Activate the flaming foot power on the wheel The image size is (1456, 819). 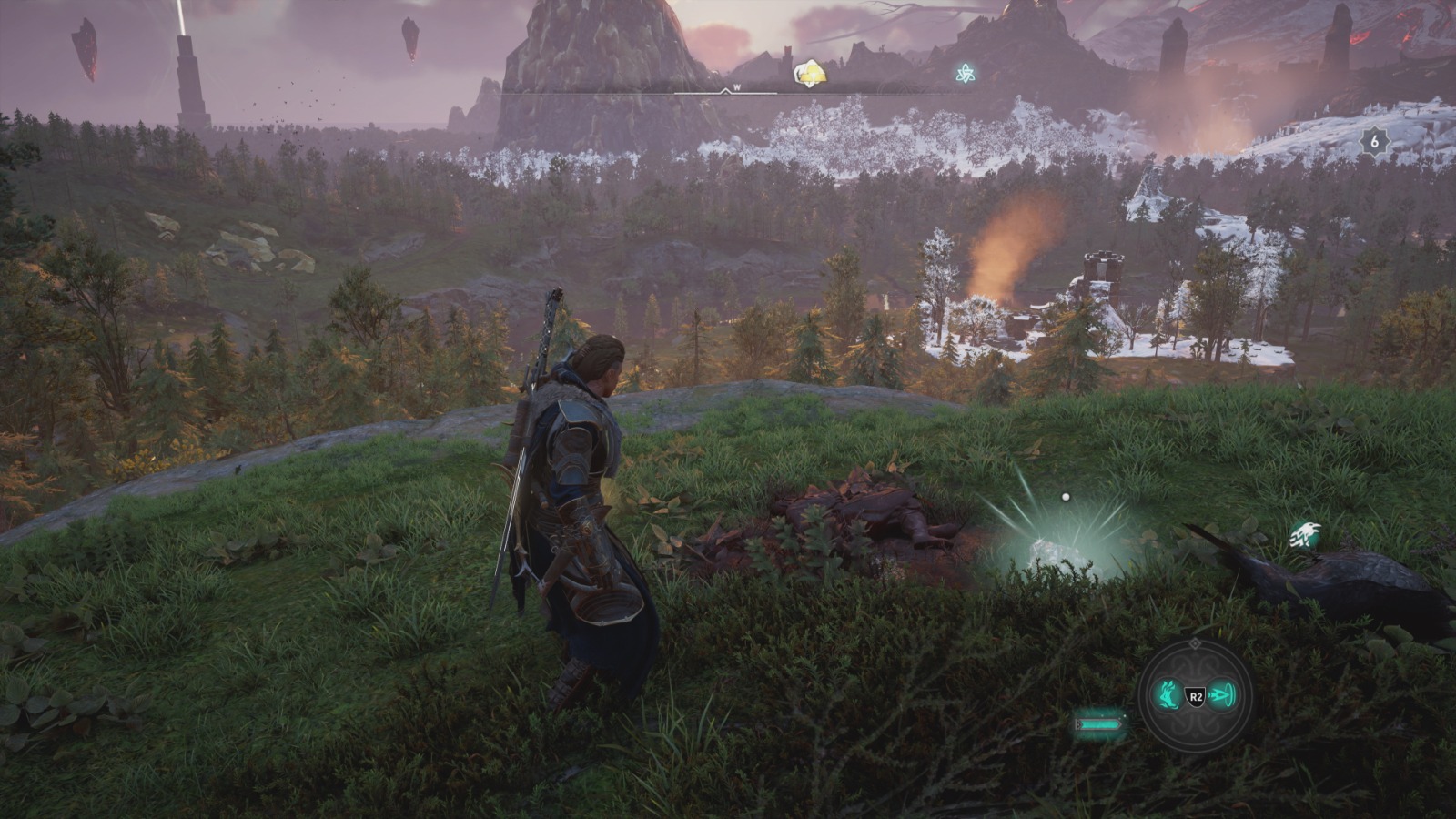pos(1168,696)
